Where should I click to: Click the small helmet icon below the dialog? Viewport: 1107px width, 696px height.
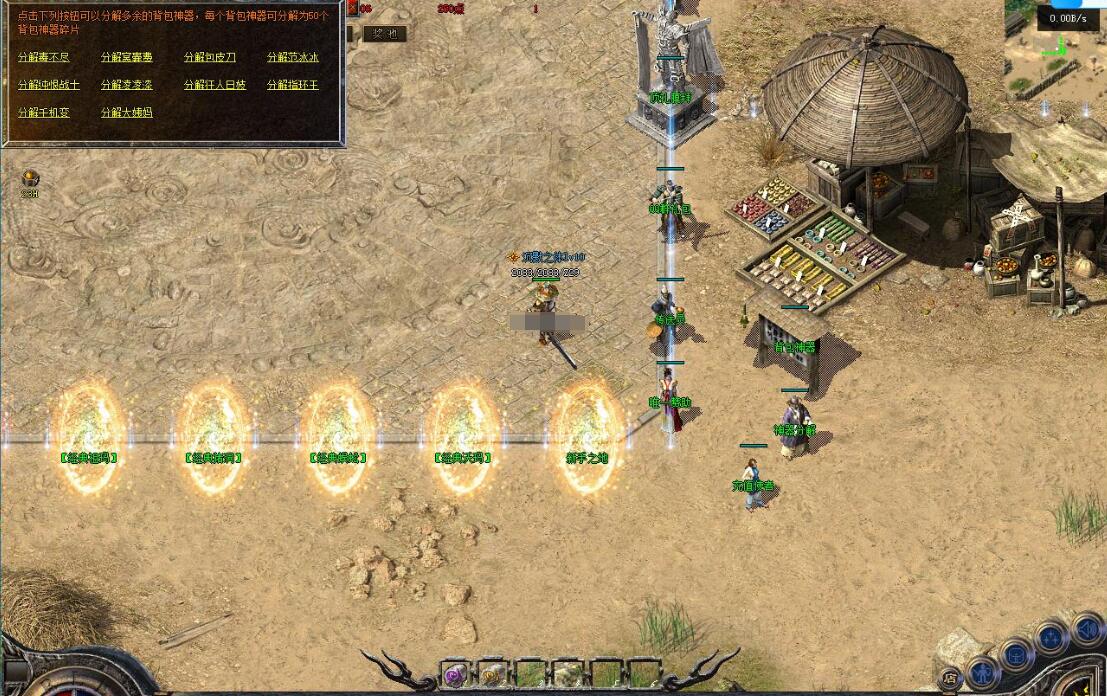pos(30,180)
